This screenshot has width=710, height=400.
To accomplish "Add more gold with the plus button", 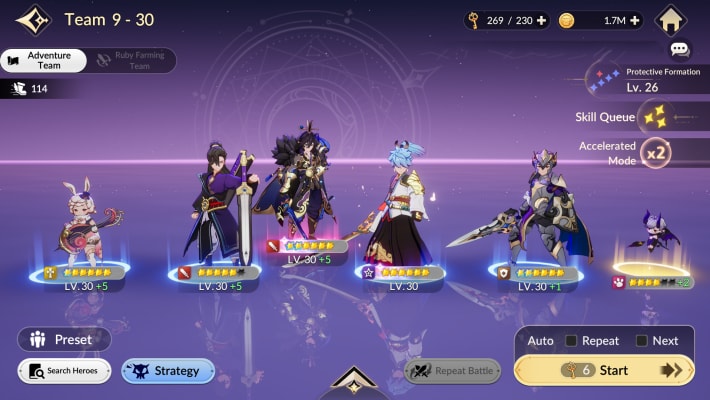I will pyautogui.click(x=634, y=20).
